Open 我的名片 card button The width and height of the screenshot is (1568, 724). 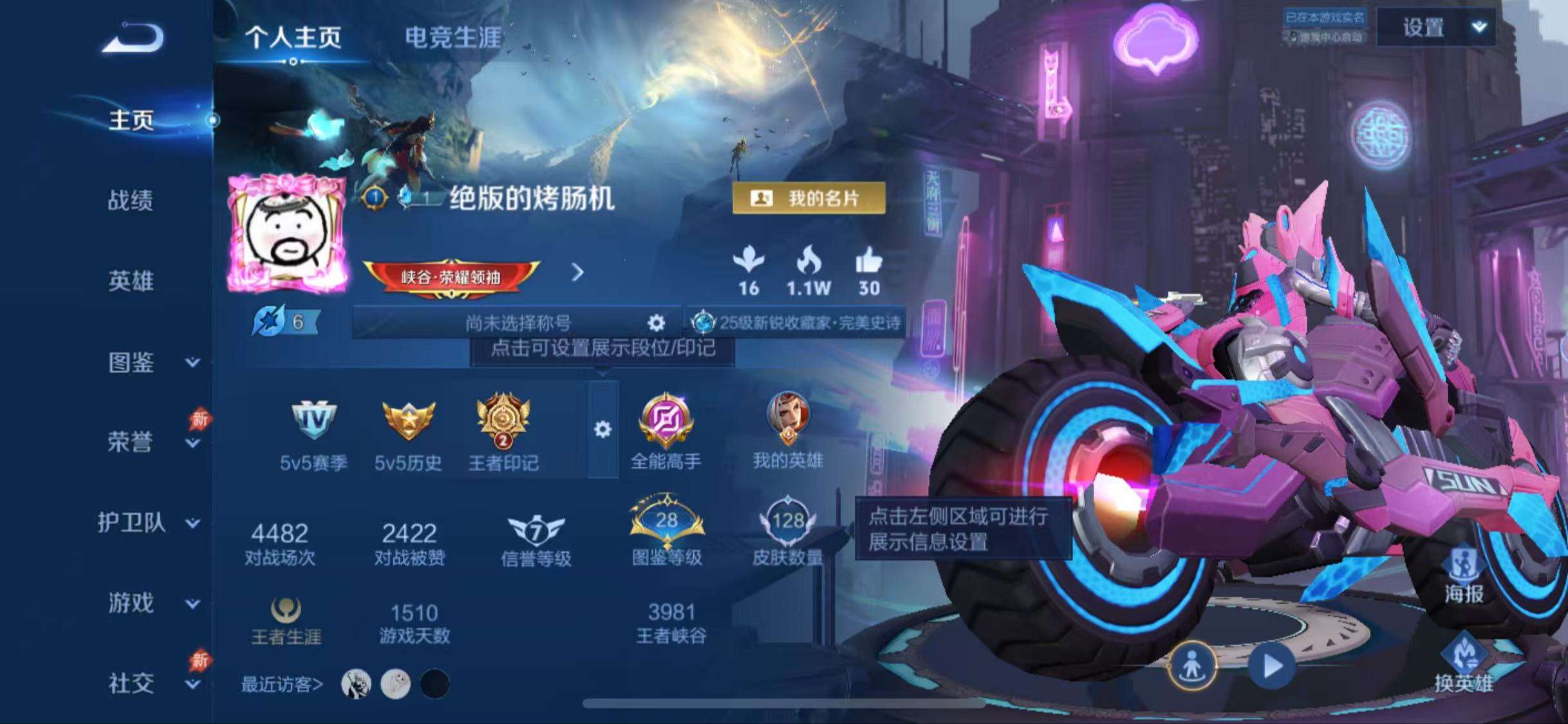pyautogui.click(x=808, y=198)
